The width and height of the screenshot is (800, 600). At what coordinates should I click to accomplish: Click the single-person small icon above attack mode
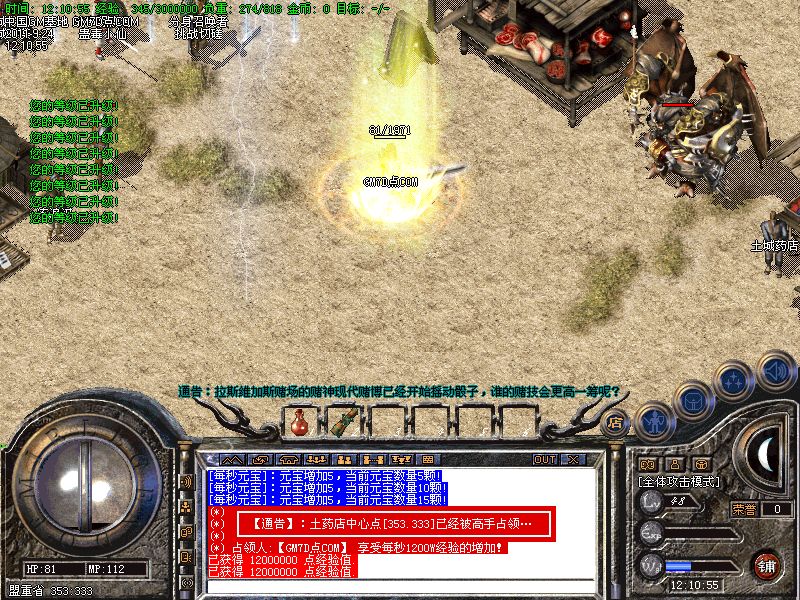pyautogui.click(x=674, y=464)
